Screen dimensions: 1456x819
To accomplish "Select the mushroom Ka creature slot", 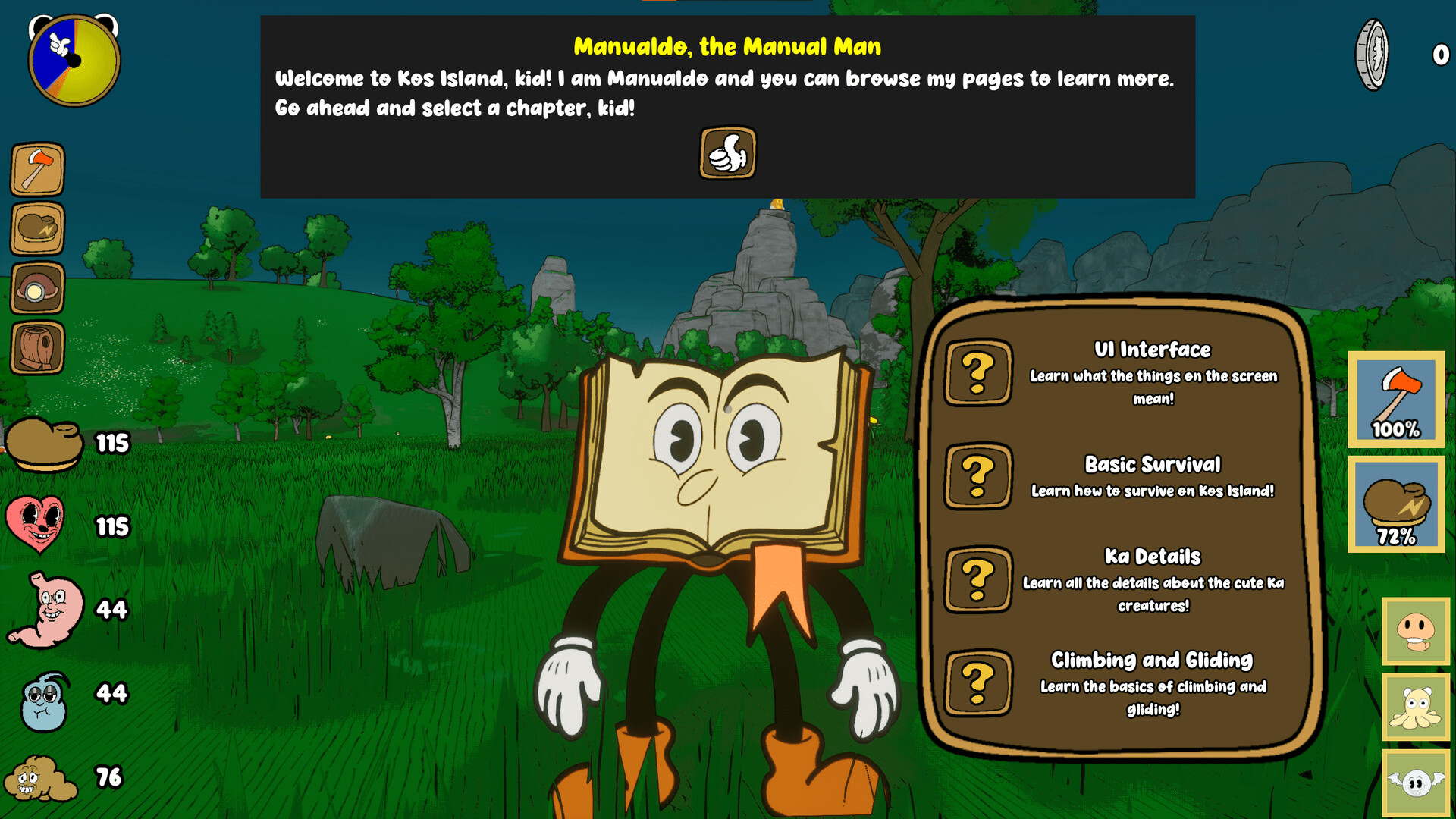I will (1416, 631).
